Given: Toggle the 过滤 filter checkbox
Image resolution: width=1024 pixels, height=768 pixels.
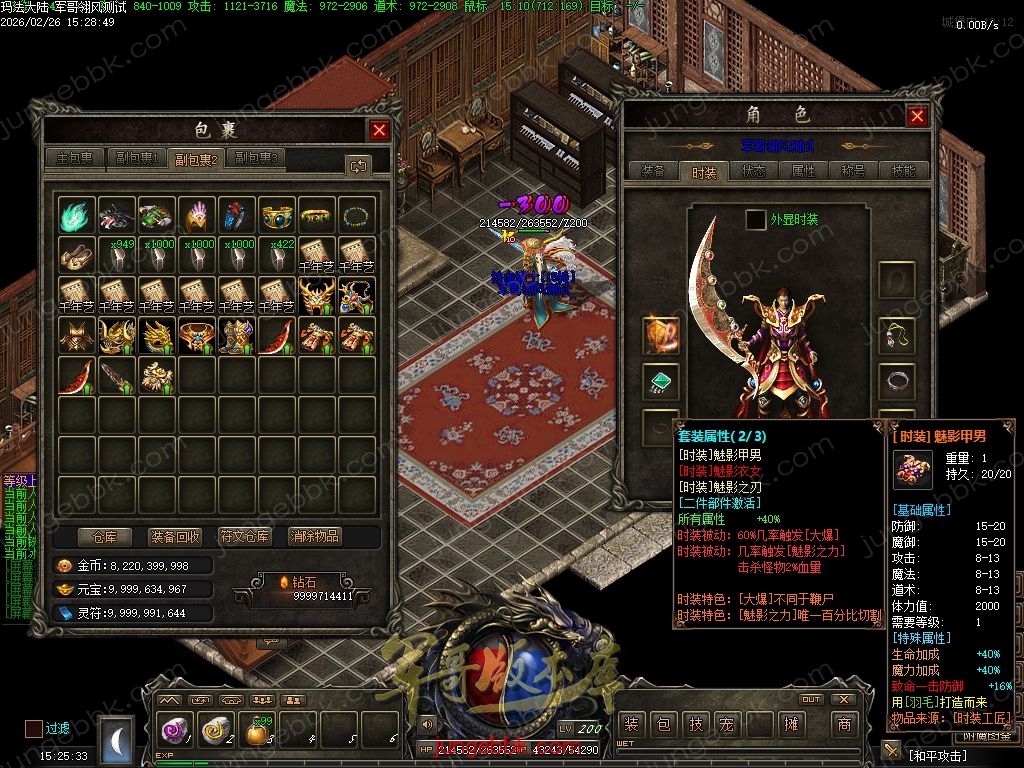Looking at the screenshot, I should [34, 728].
